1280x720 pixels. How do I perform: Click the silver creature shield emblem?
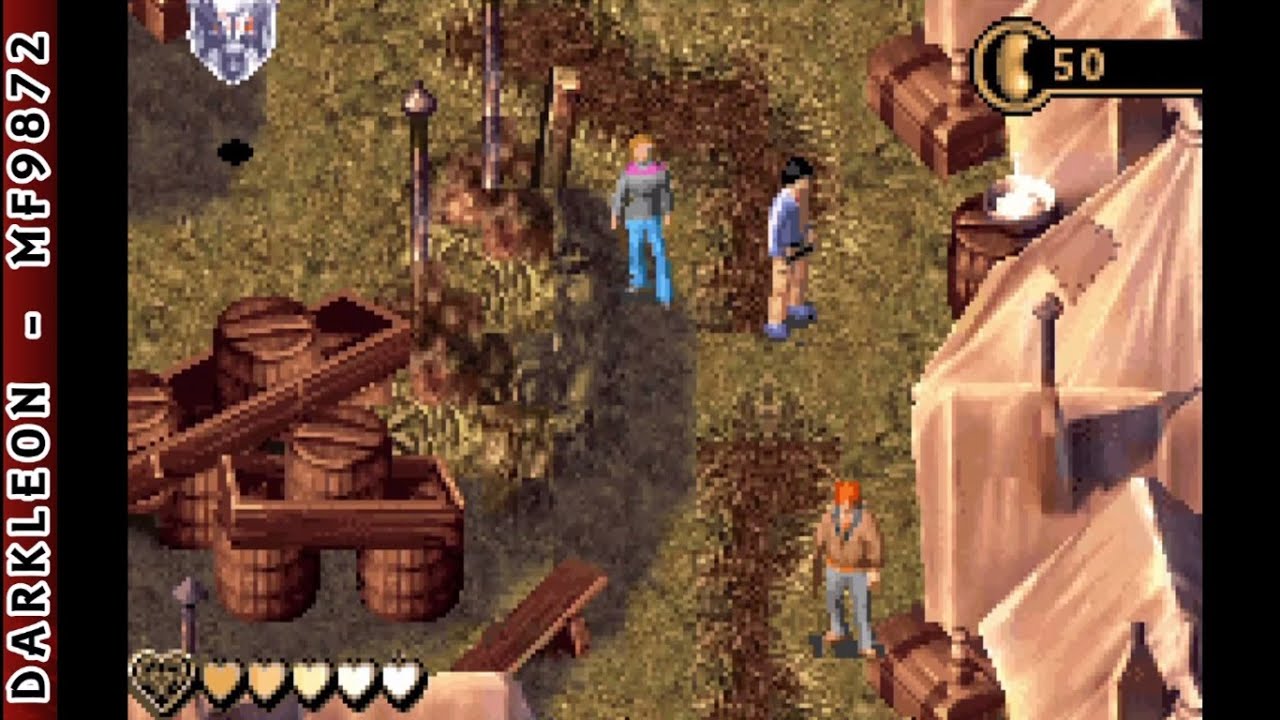(x=232, y=38)
